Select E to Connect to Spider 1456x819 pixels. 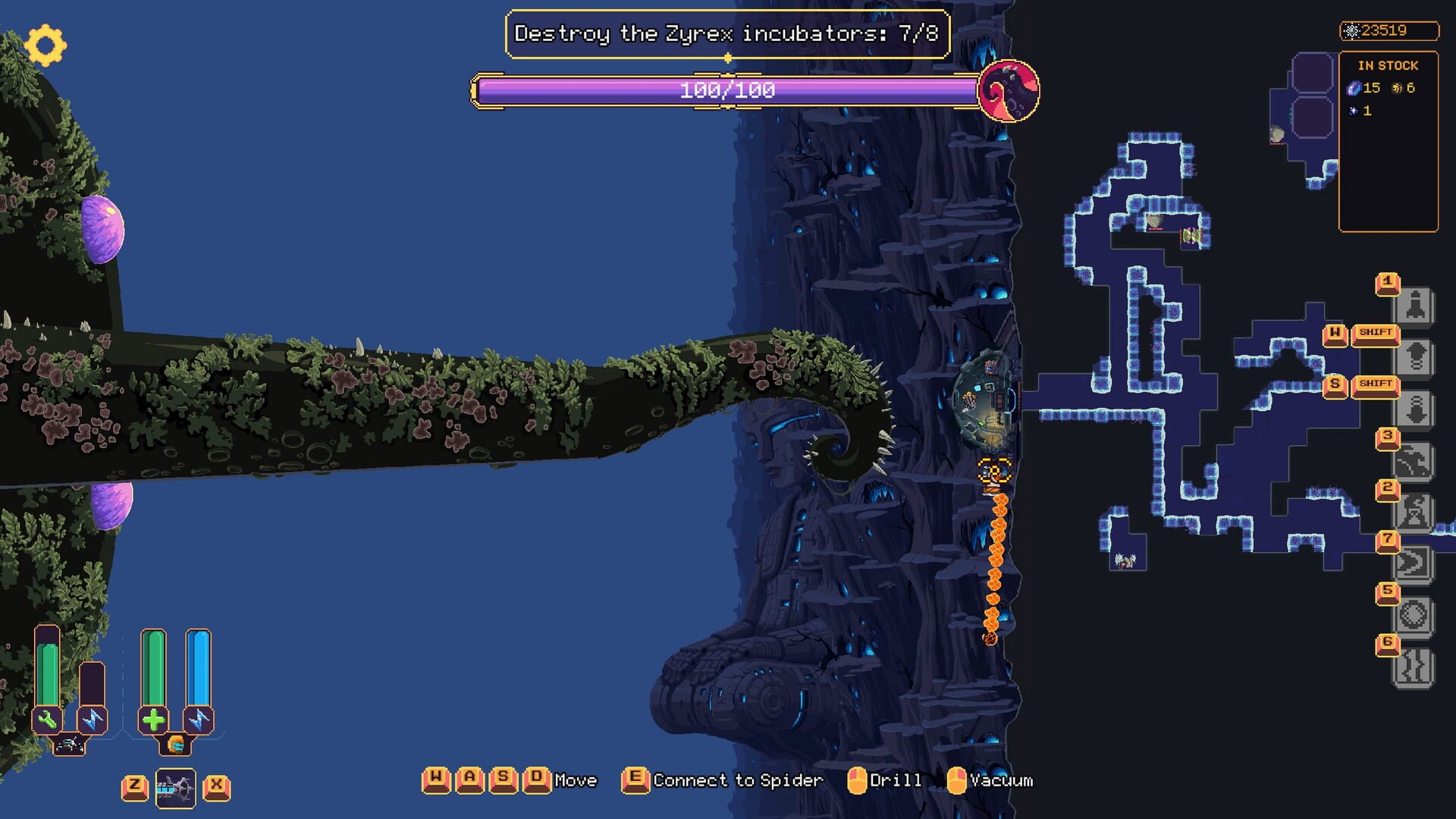point(634,780)
